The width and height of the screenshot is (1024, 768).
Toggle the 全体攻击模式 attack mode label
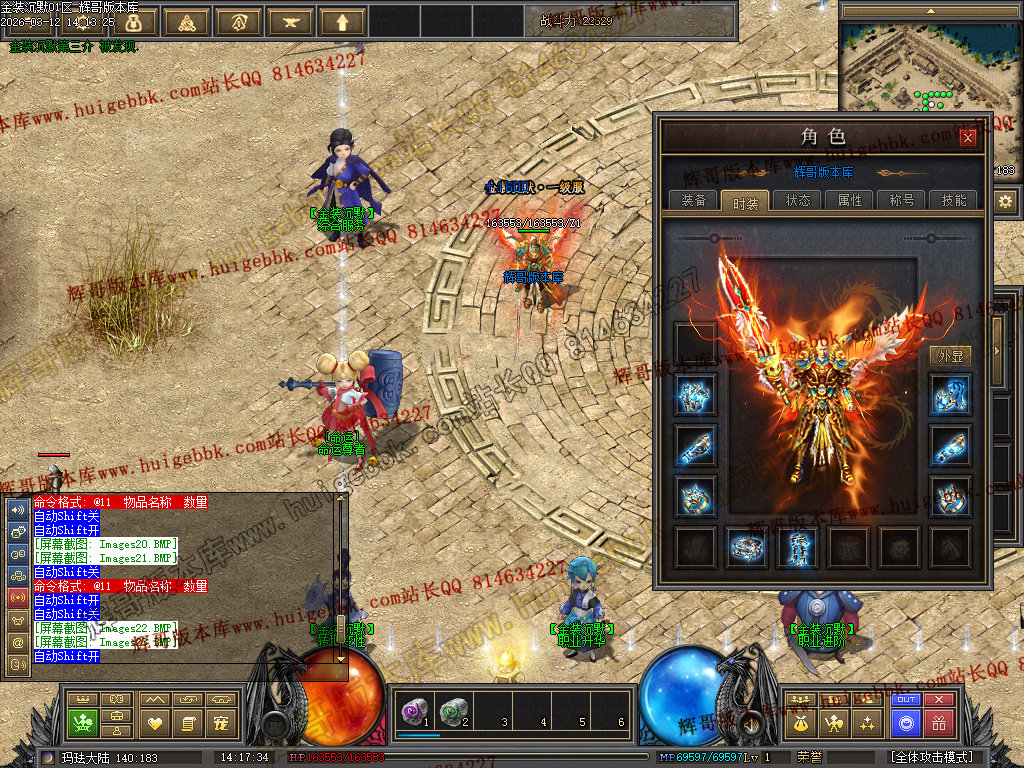pos(932,757)
